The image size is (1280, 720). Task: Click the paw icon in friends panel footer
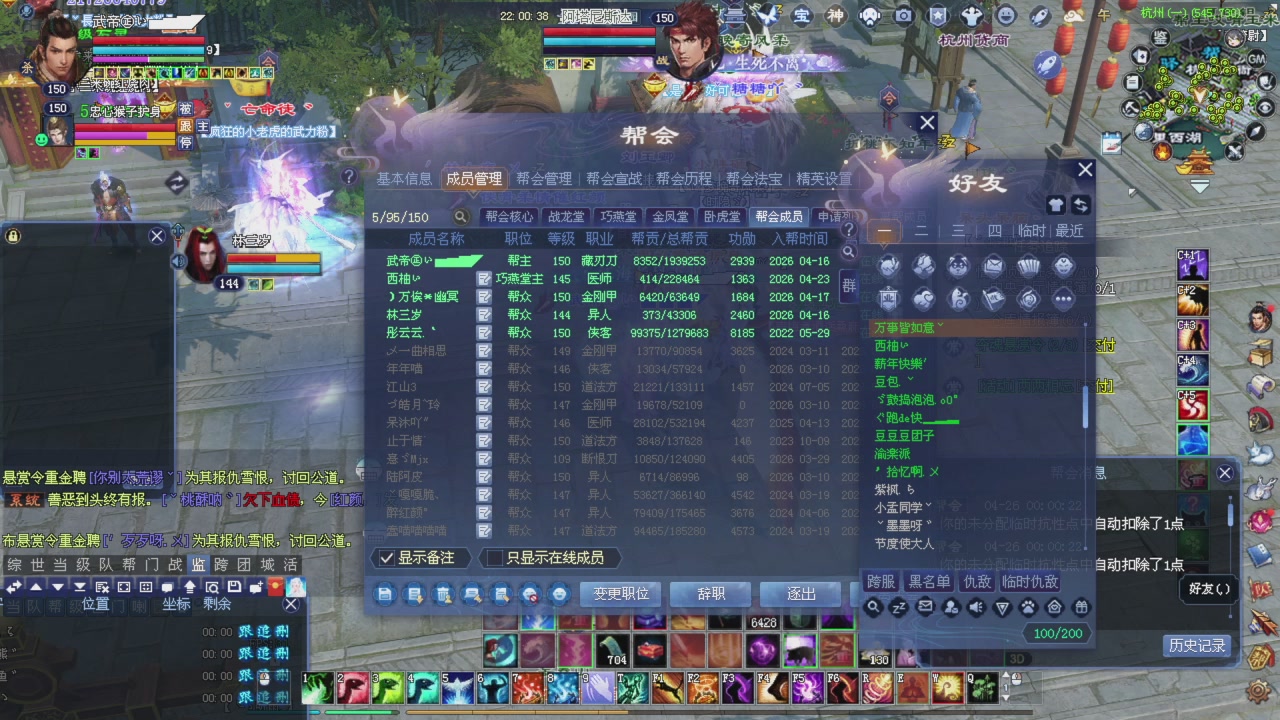click(x=1028, y=607)
